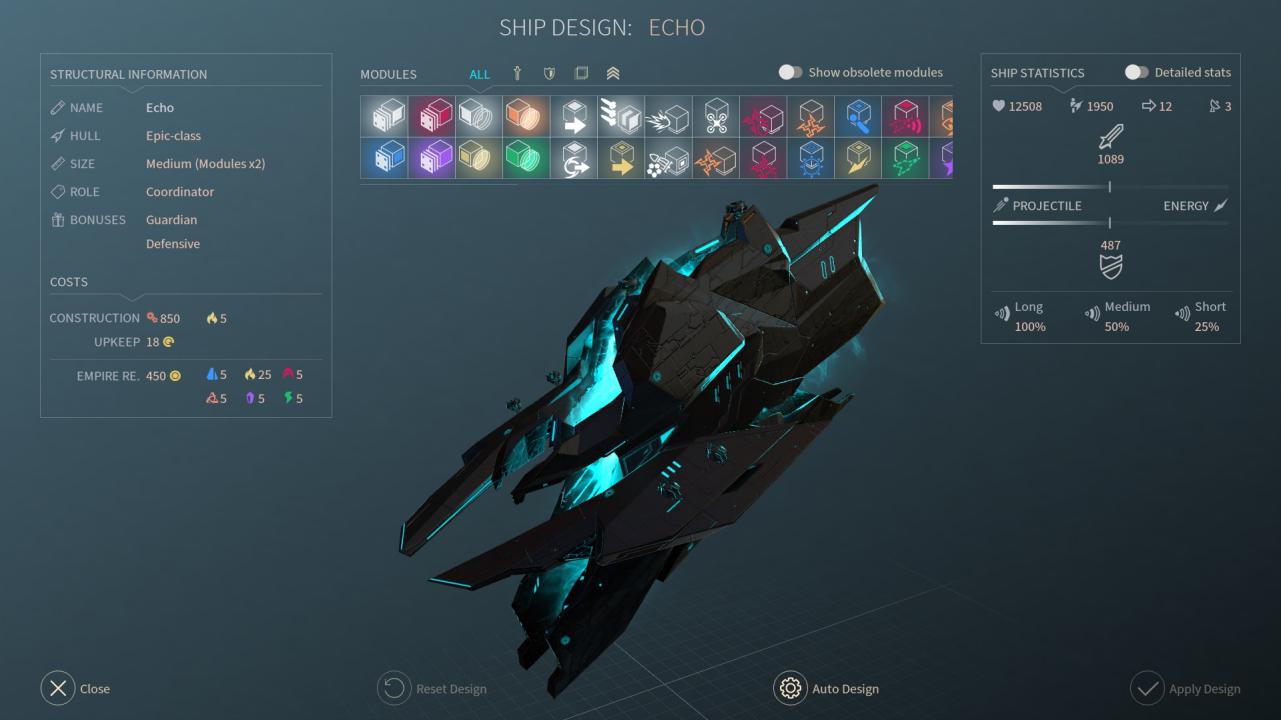Image resolution: width=1281 pixels, height=720 pixels.
Task: Choose the purple armor plating module
Action: 432,159
